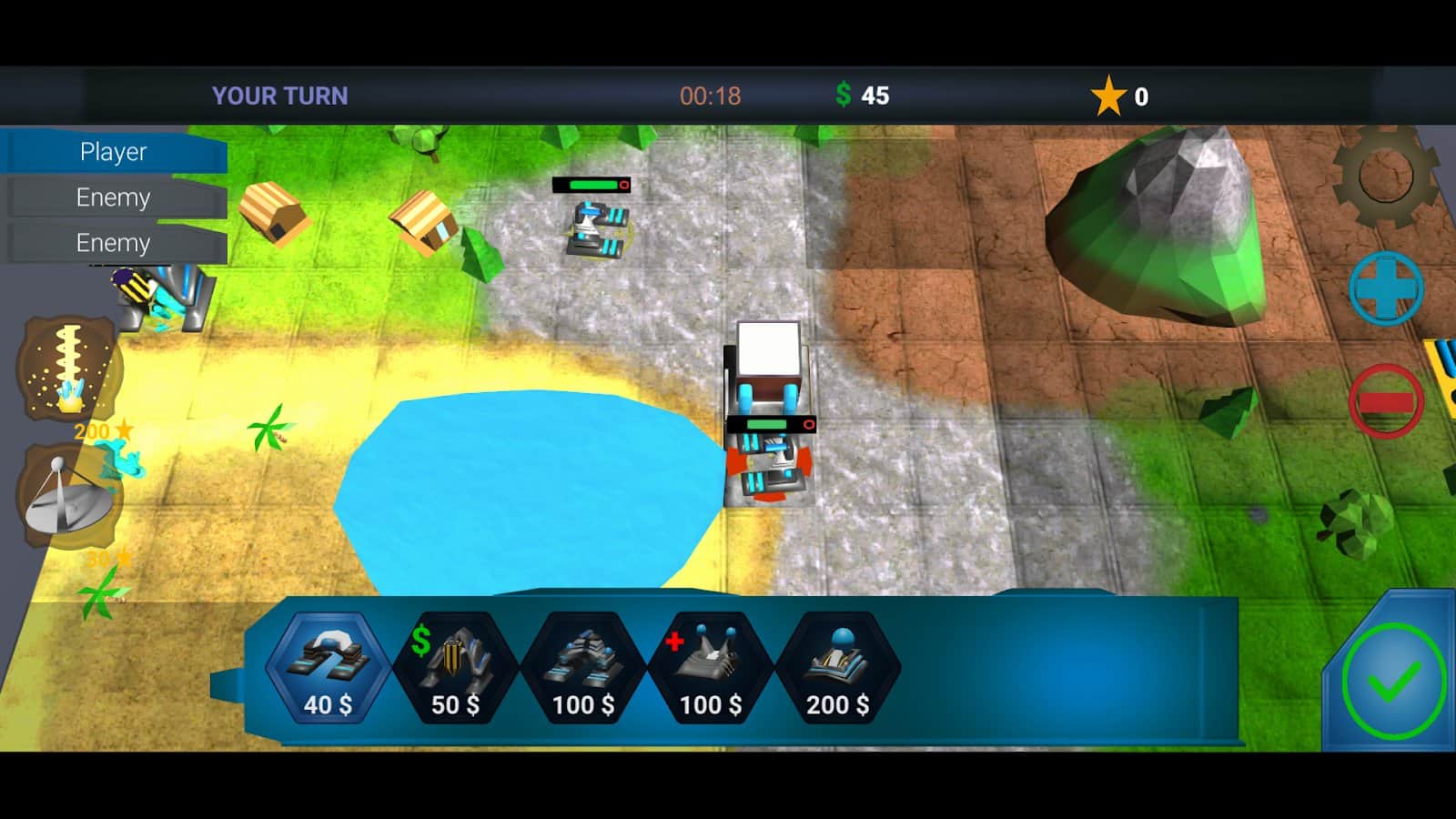
Task: Purchase the 200 $ dome building
Action: pyautogui.click(x=837, y=669)
